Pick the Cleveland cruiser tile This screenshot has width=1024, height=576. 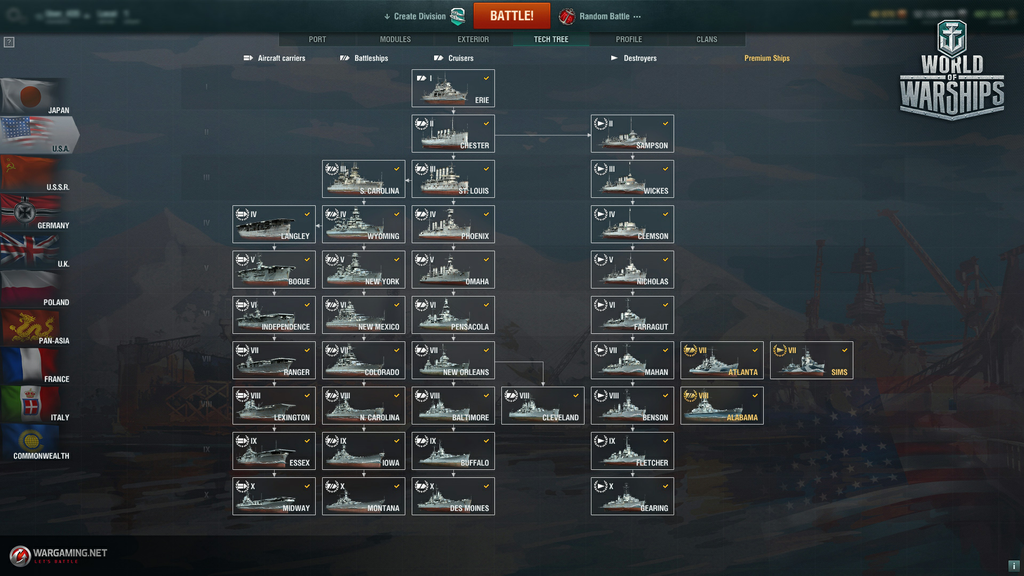pos(543,406)
